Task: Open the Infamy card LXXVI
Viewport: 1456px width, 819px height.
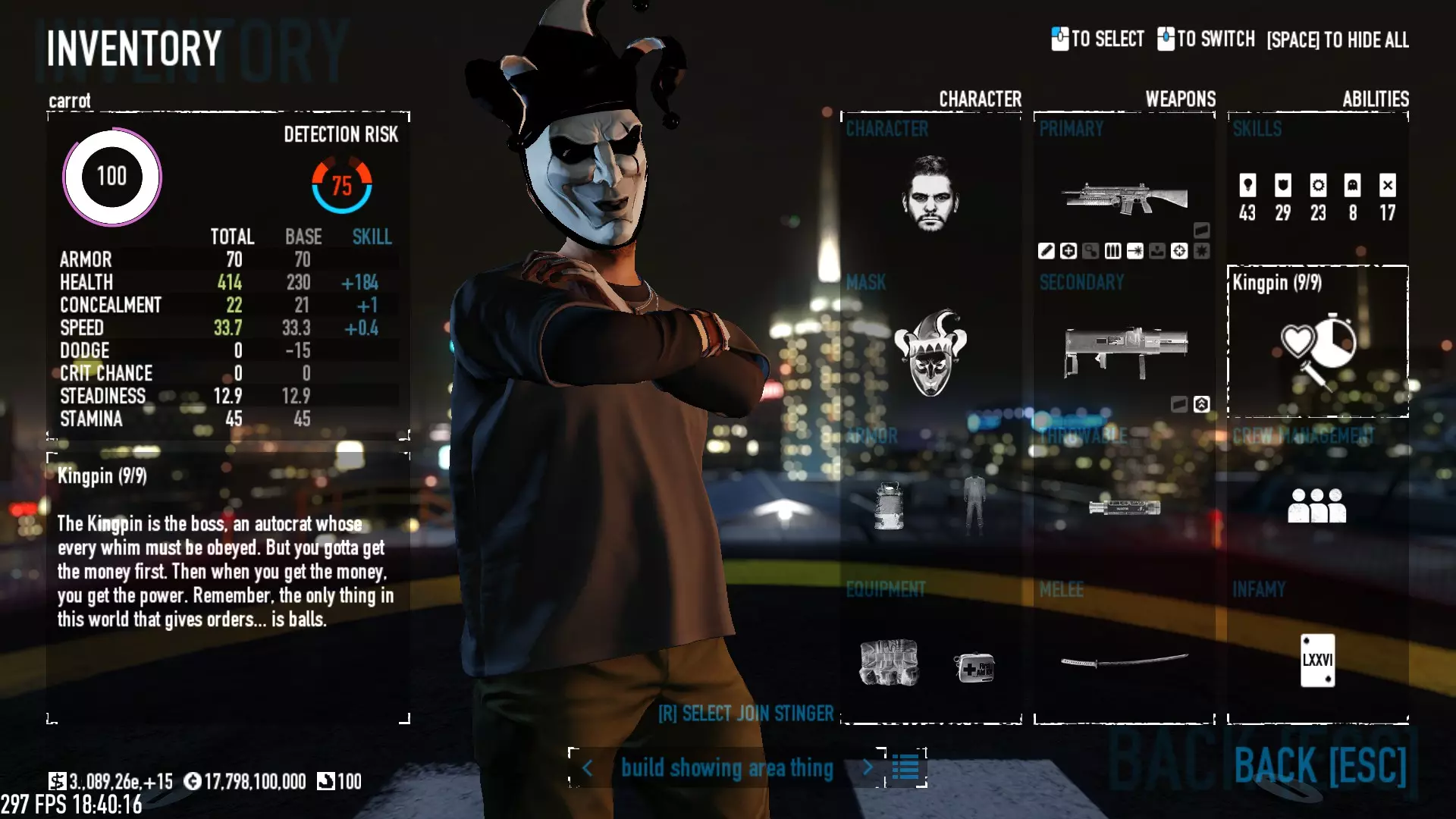Action: pos(1317,660)
